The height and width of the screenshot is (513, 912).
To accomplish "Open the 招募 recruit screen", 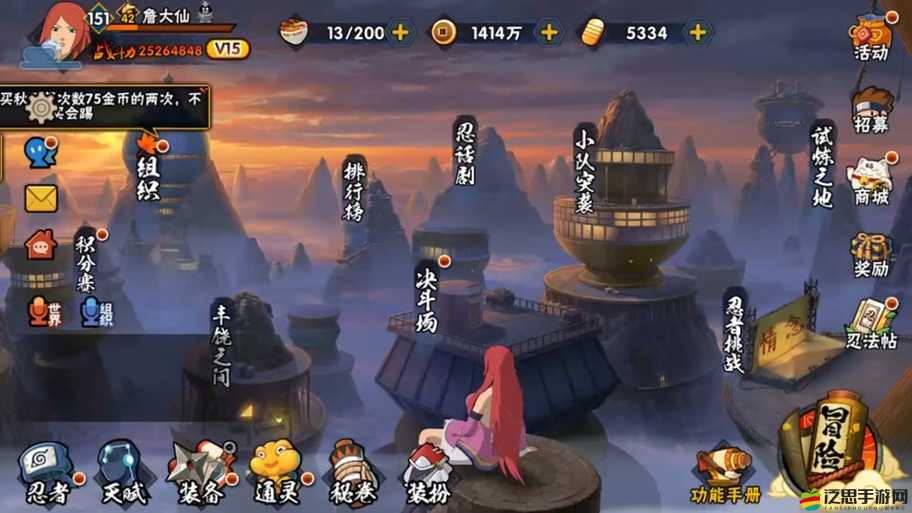I will click(871, 110).
